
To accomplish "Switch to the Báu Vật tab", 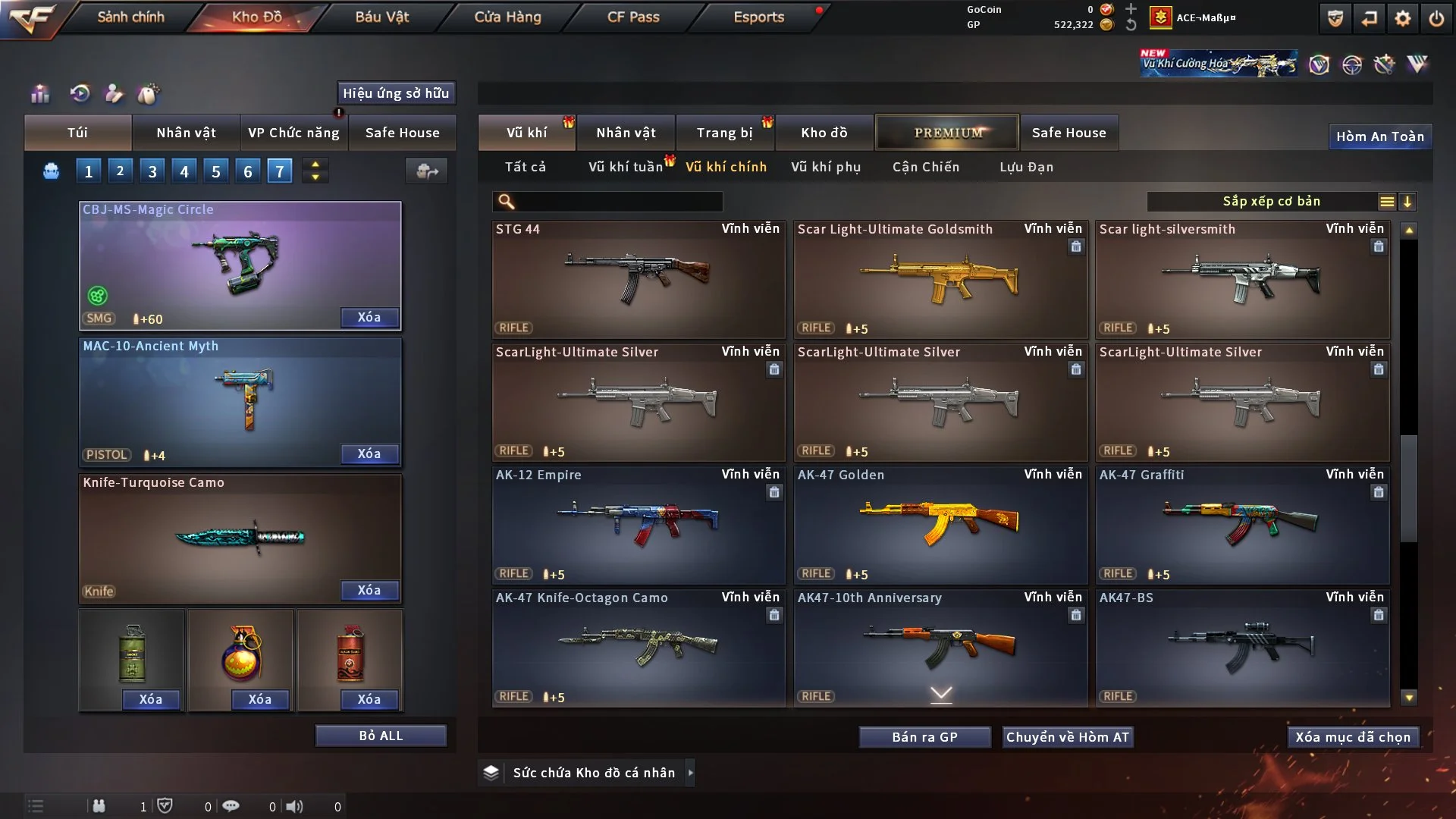I will click(381, 17).
